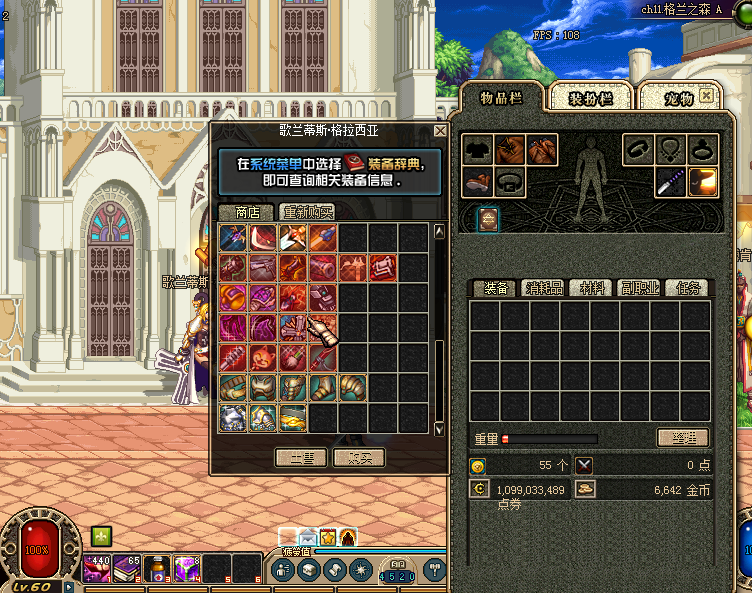Click the 整理 sort inventory button
The height and width of the screenshot is (593, 752).
tap(683, 438)
